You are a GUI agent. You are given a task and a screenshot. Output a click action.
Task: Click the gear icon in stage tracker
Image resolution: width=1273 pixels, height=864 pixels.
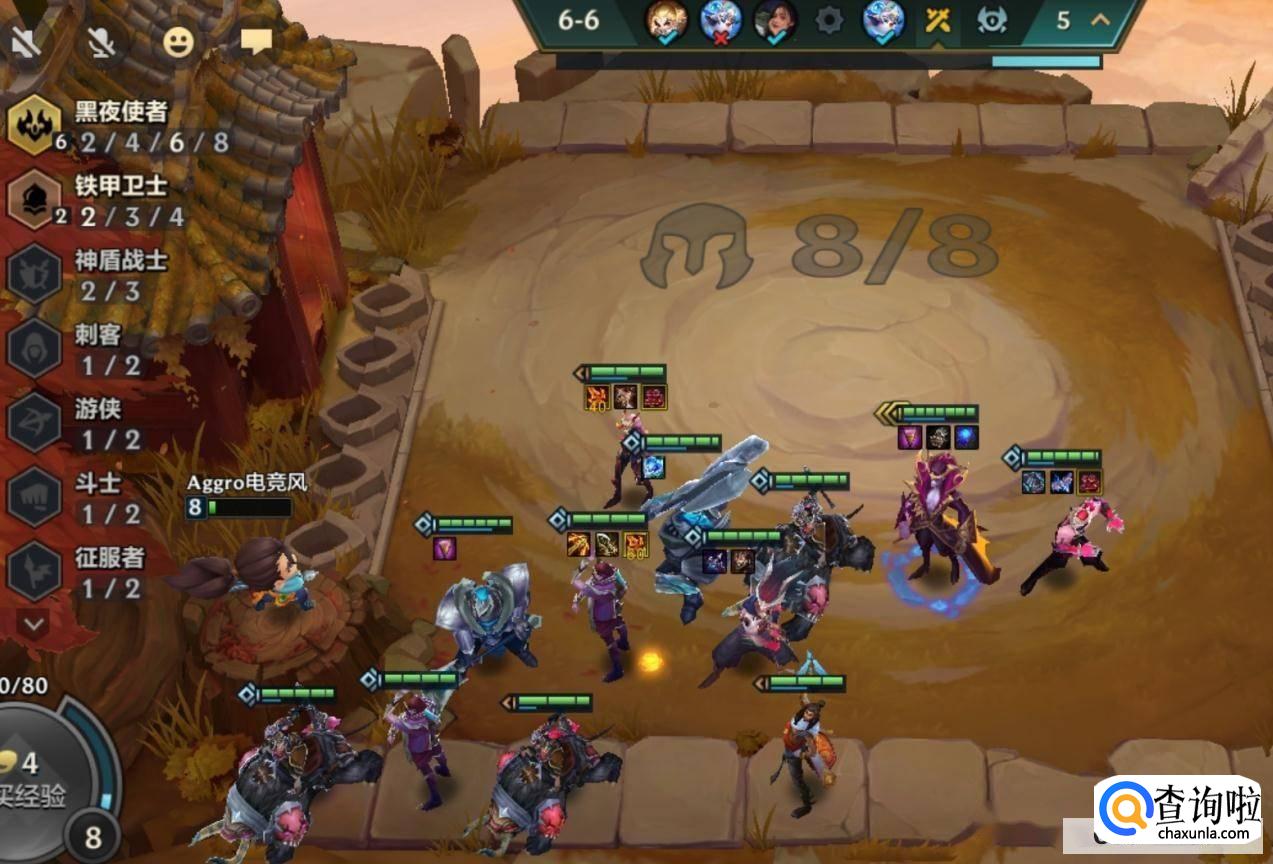tap(829, 20)
